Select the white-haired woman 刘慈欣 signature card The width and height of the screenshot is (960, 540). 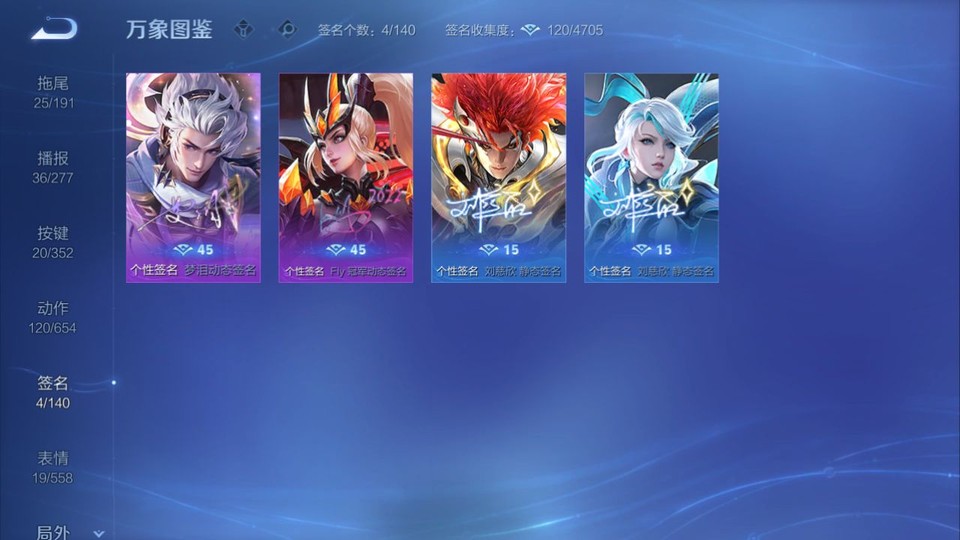(651, 177)
